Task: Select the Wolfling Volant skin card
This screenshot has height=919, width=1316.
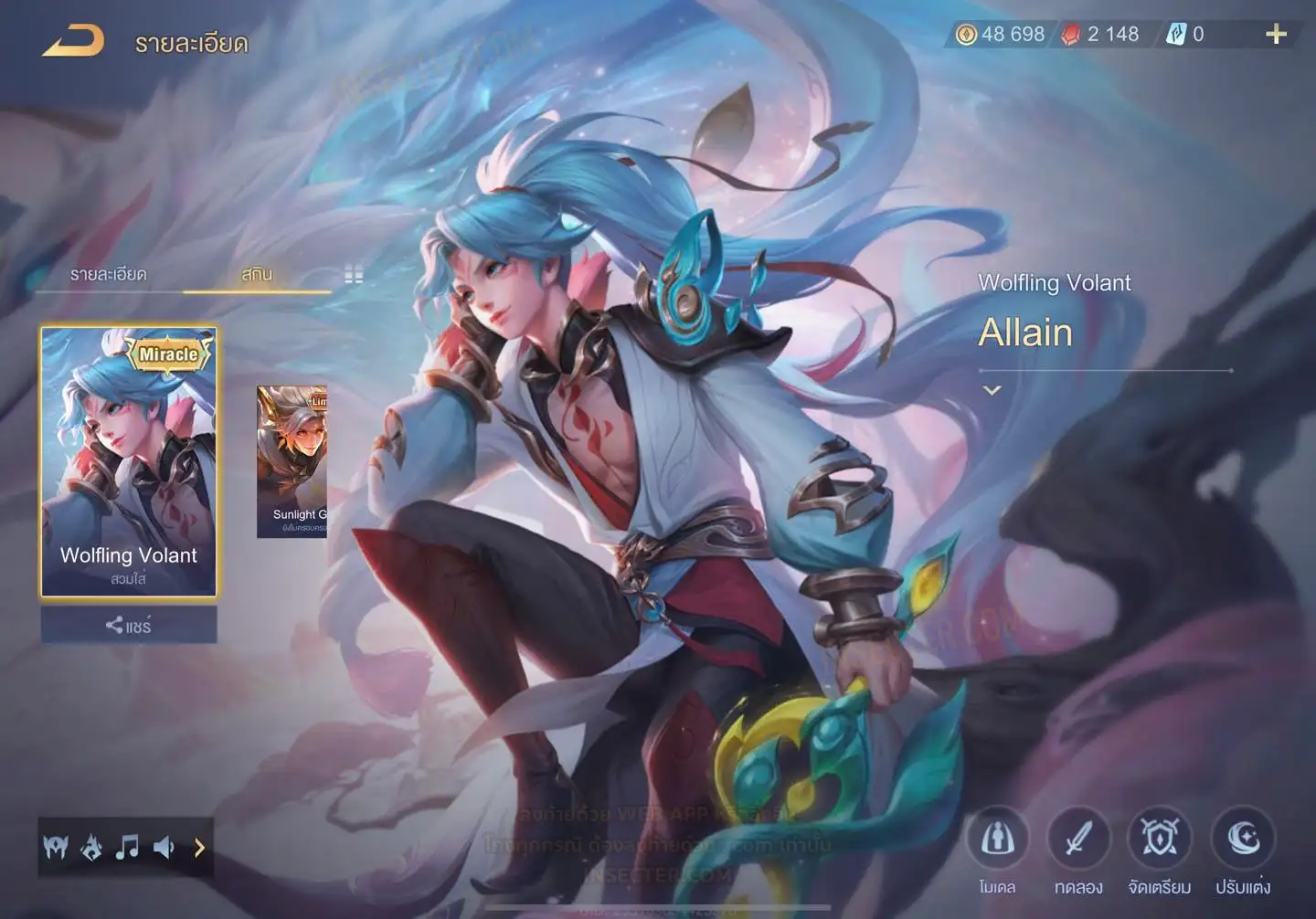Action: point(129,461)
